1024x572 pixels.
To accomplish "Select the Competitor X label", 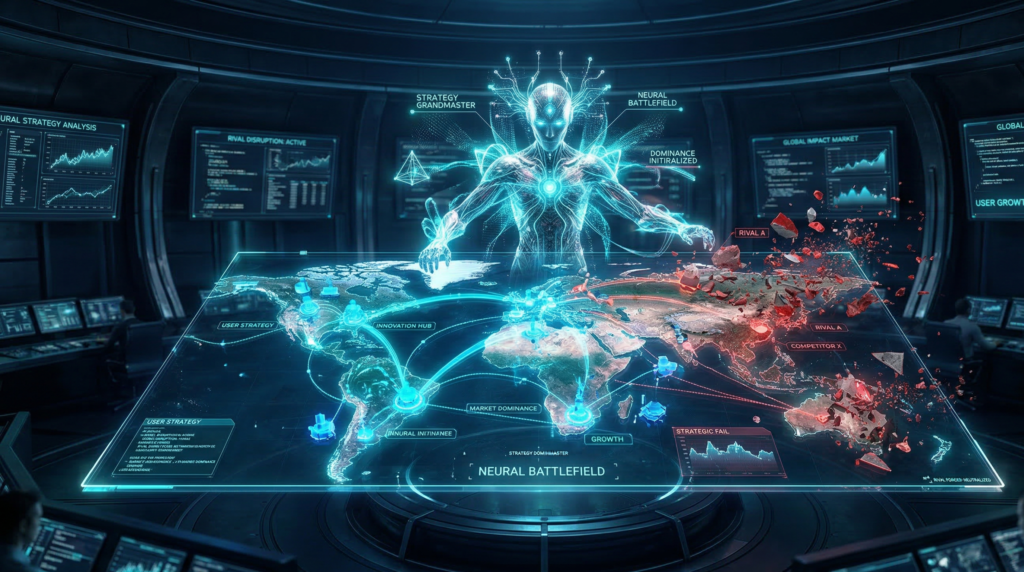I will point(815,345).
